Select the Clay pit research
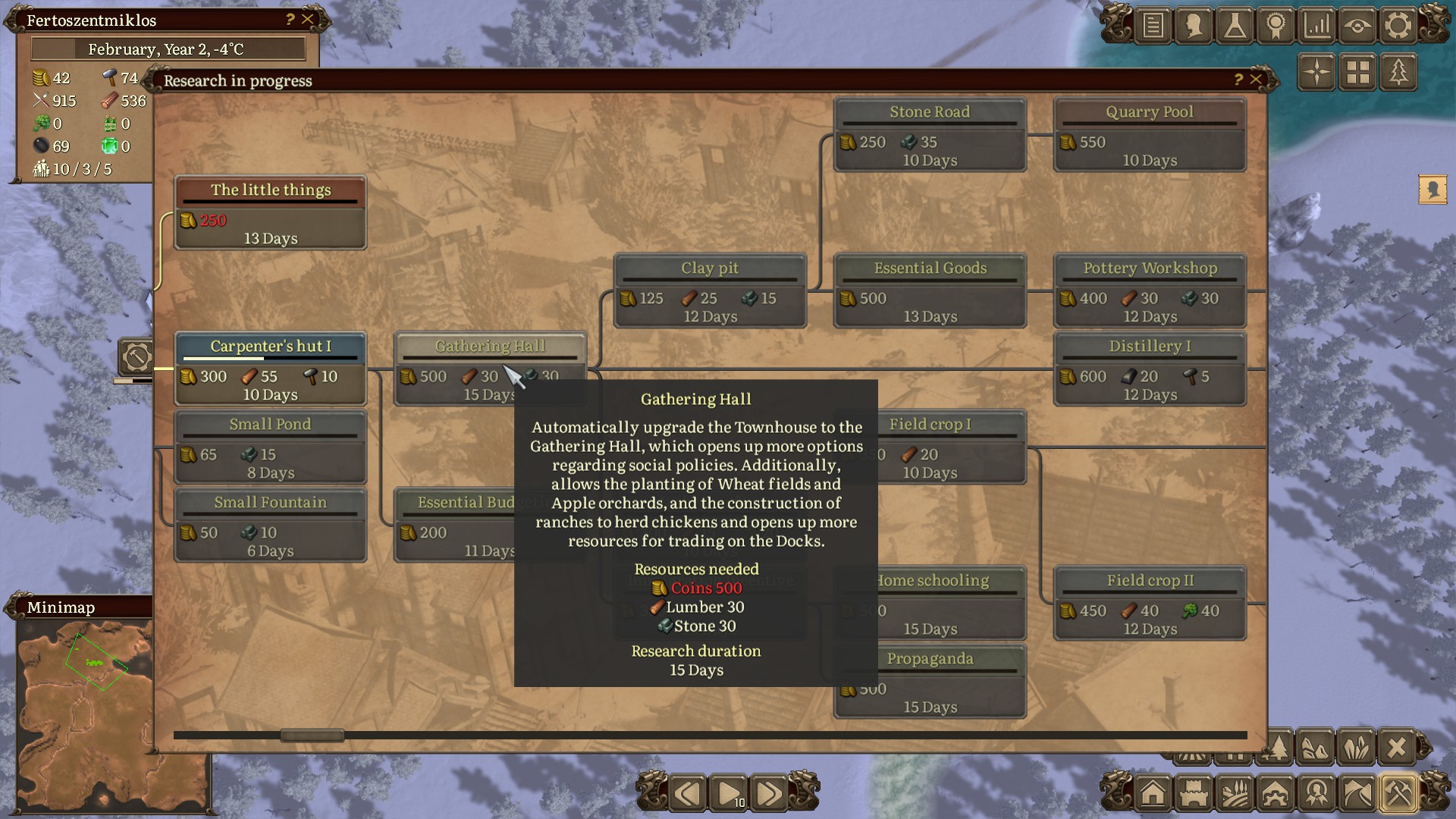This screenshot has height=819, width=1456. click(x=710, y=291)
